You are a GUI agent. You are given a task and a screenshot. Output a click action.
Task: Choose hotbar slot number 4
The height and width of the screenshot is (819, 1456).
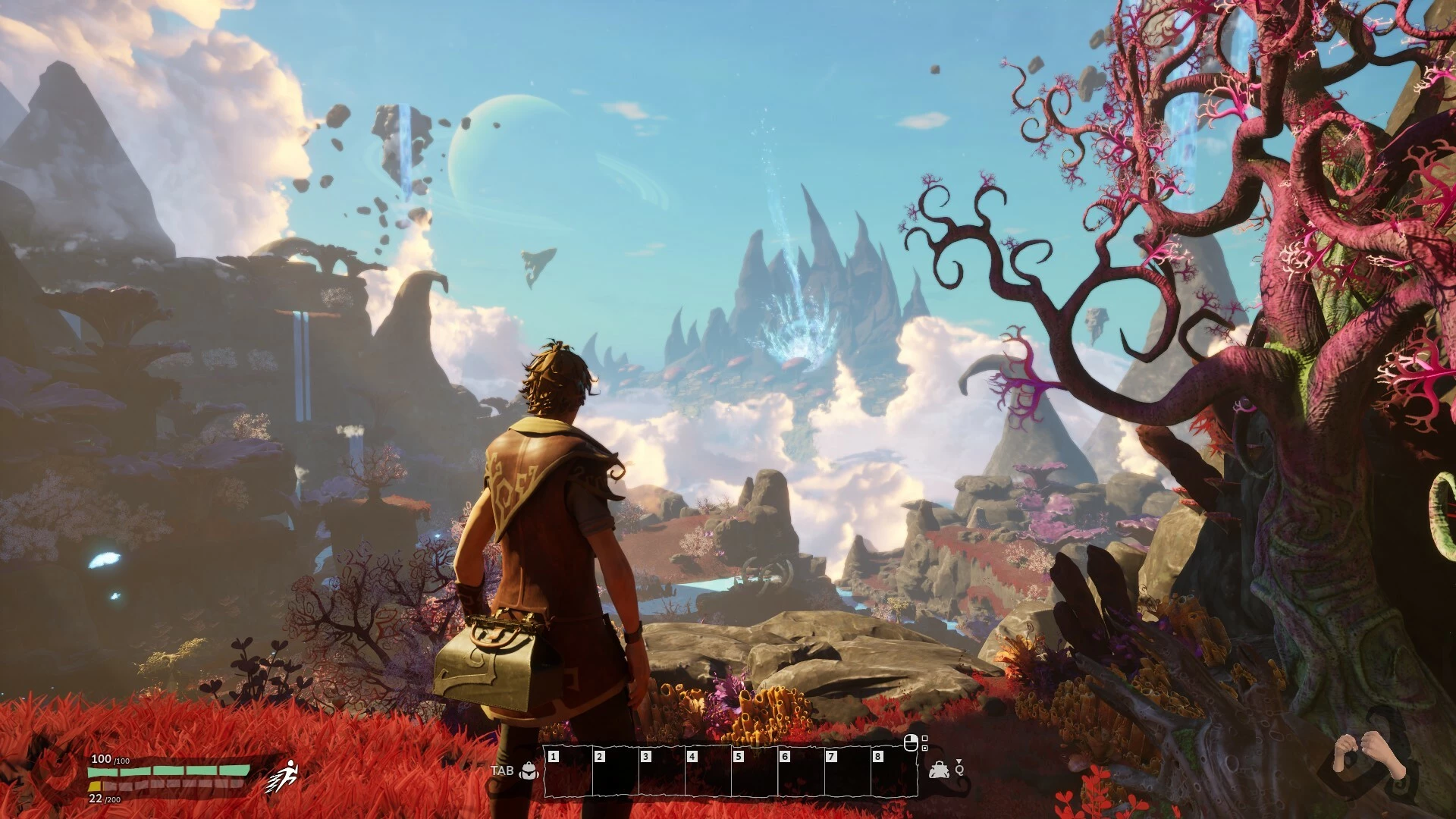point(707,772)
